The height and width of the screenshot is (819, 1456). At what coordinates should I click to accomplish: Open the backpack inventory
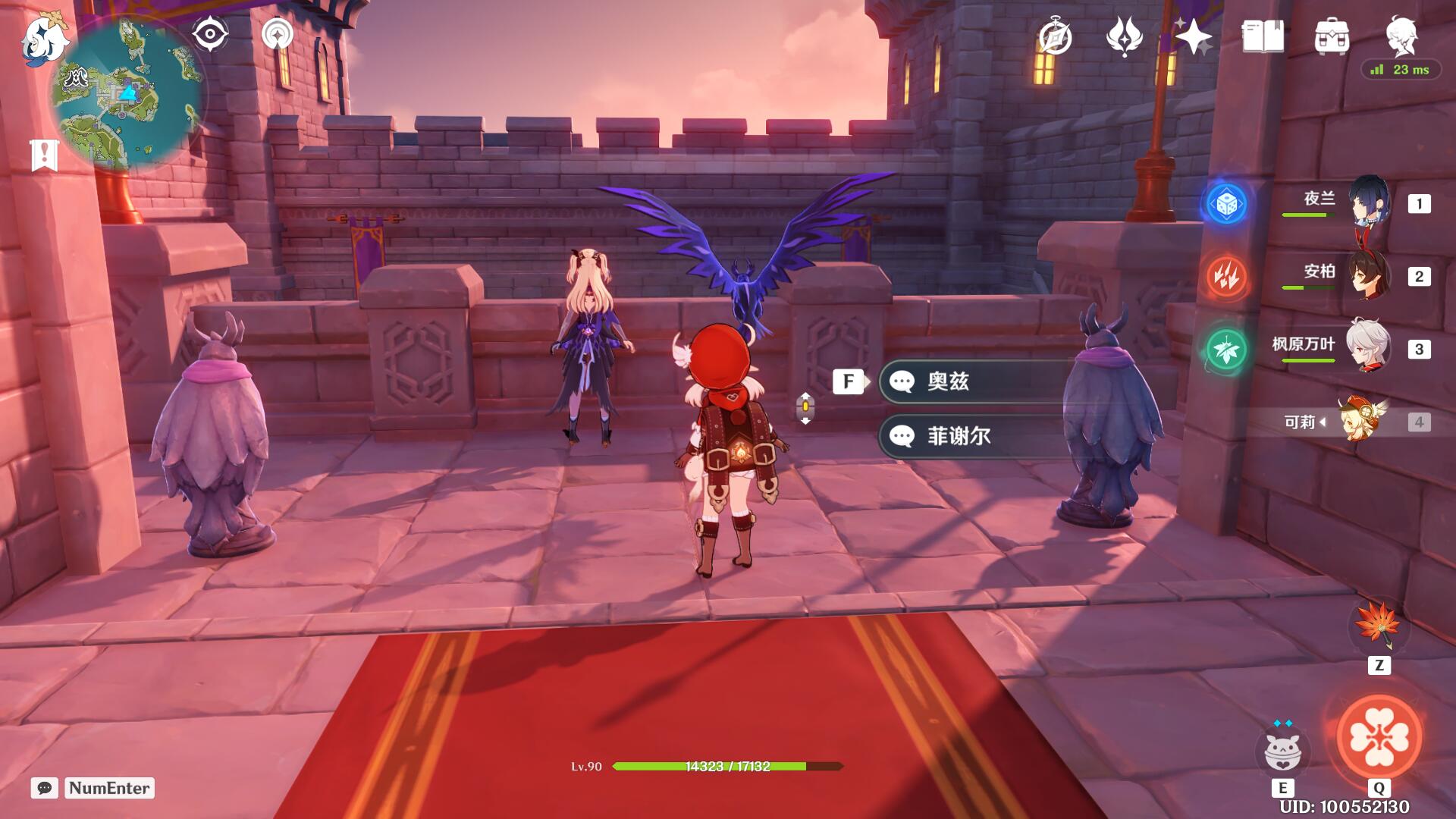1332,36
